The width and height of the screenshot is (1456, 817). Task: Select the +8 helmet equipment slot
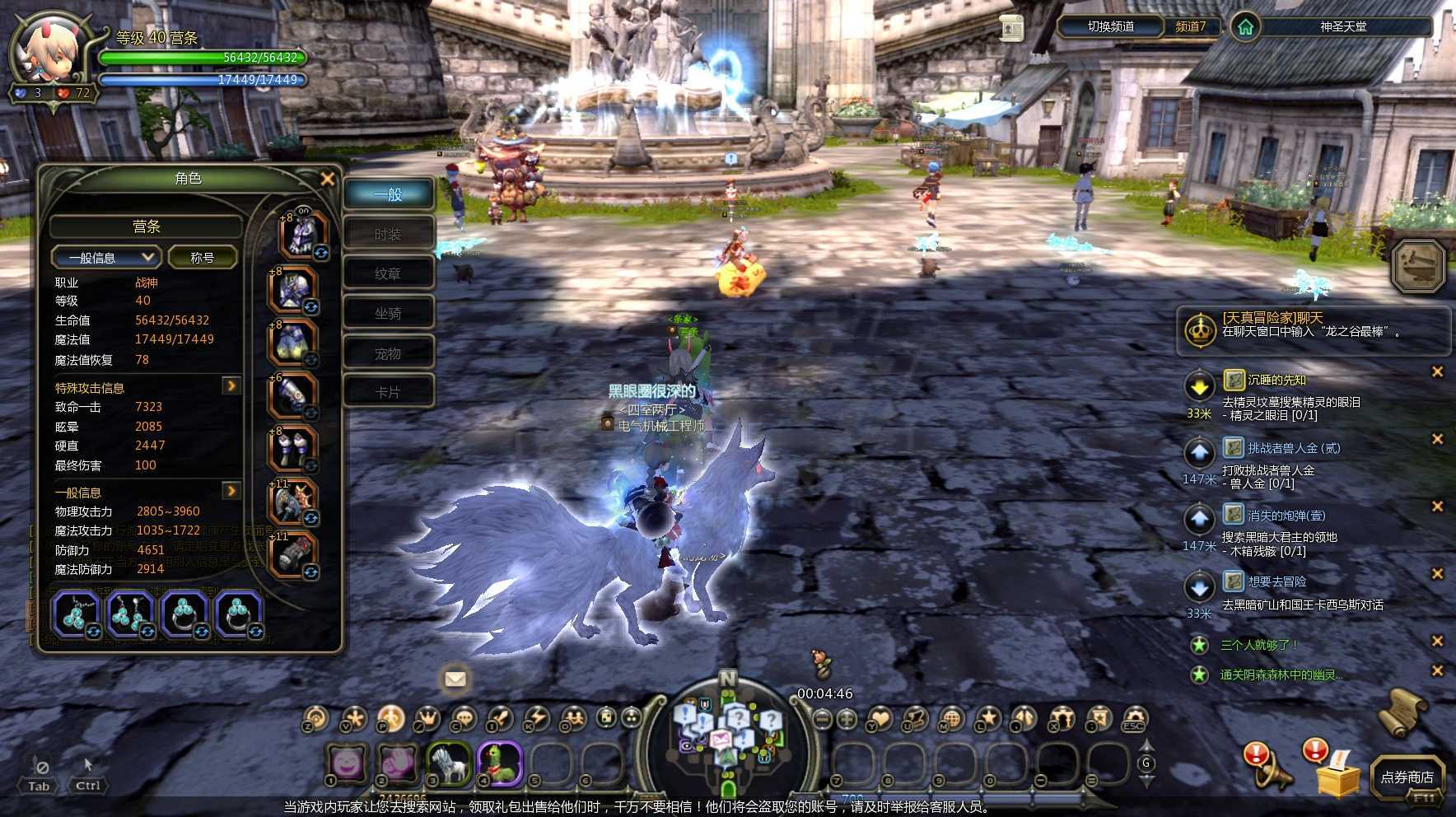303,234
